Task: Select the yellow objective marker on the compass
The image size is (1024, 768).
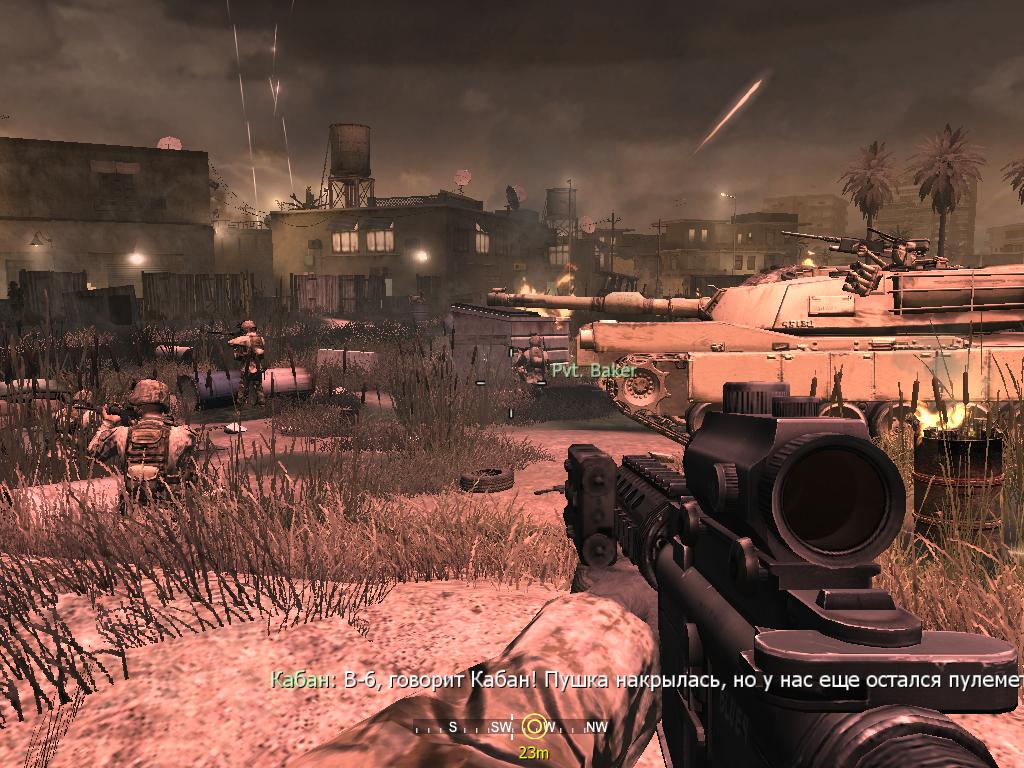Action: click(x=535, y=727)
